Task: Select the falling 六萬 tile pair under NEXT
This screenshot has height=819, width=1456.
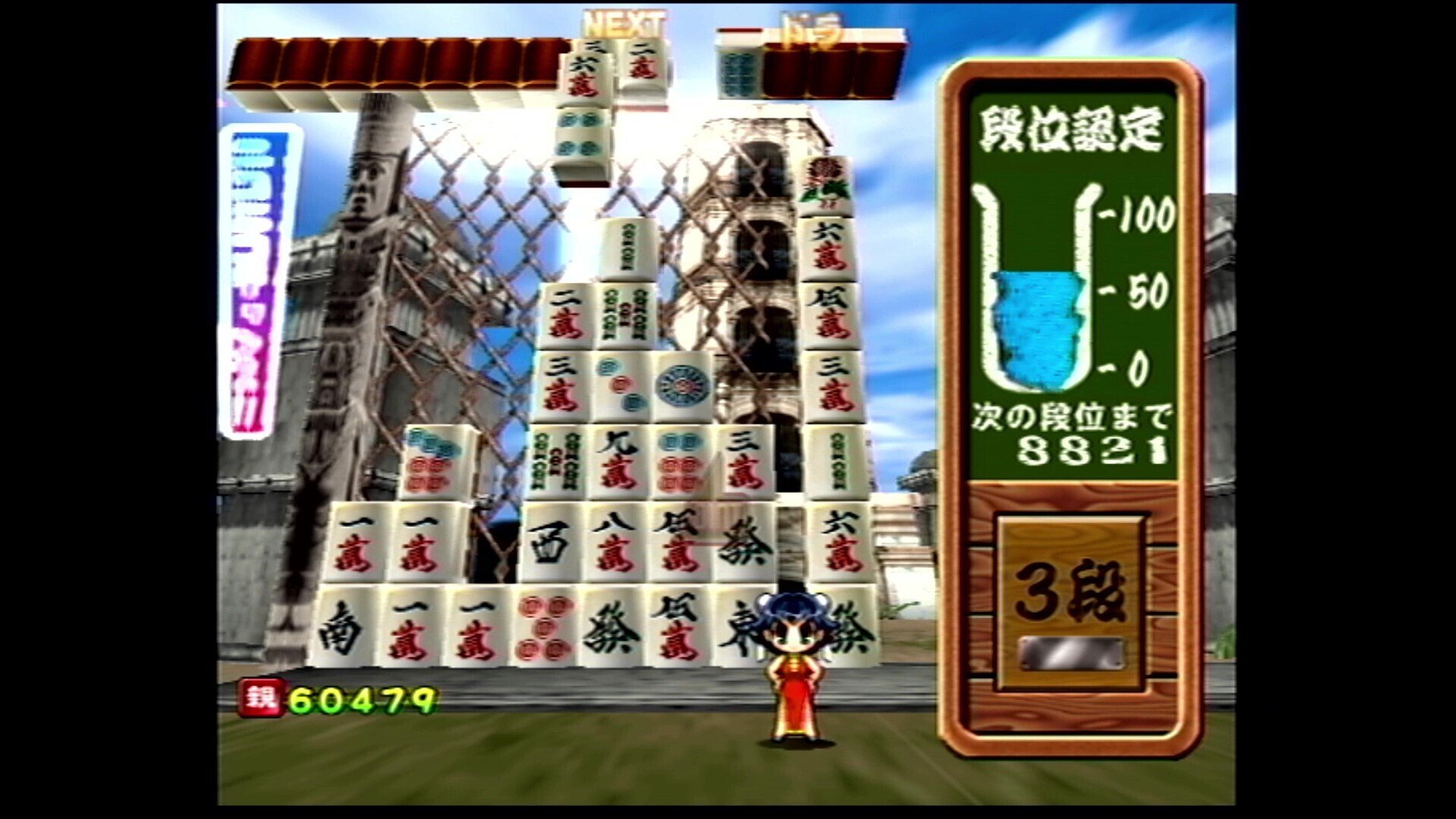Action: pyautogui.click(x=584, y=72)
